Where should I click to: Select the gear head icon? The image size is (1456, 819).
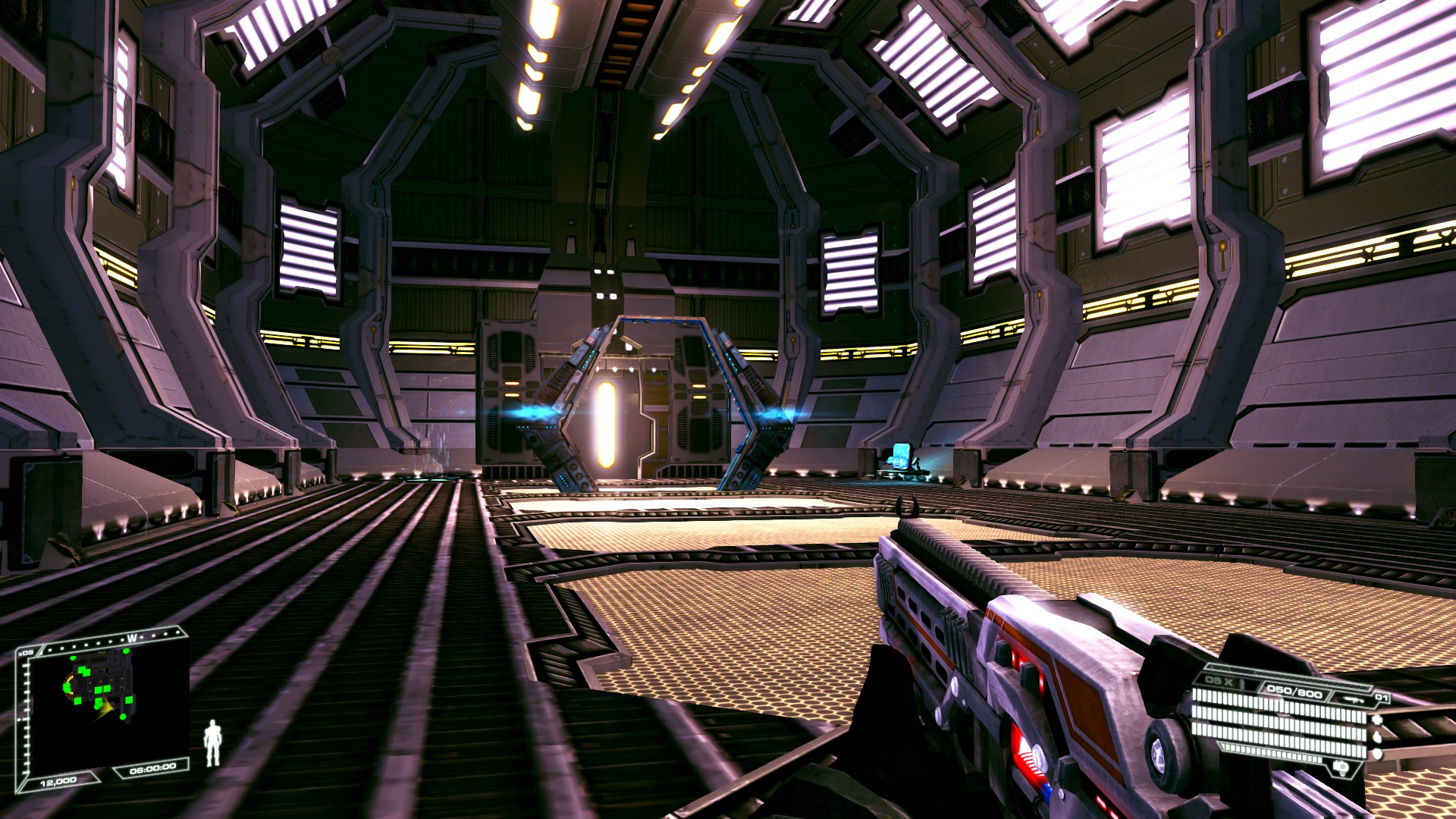1341,767
